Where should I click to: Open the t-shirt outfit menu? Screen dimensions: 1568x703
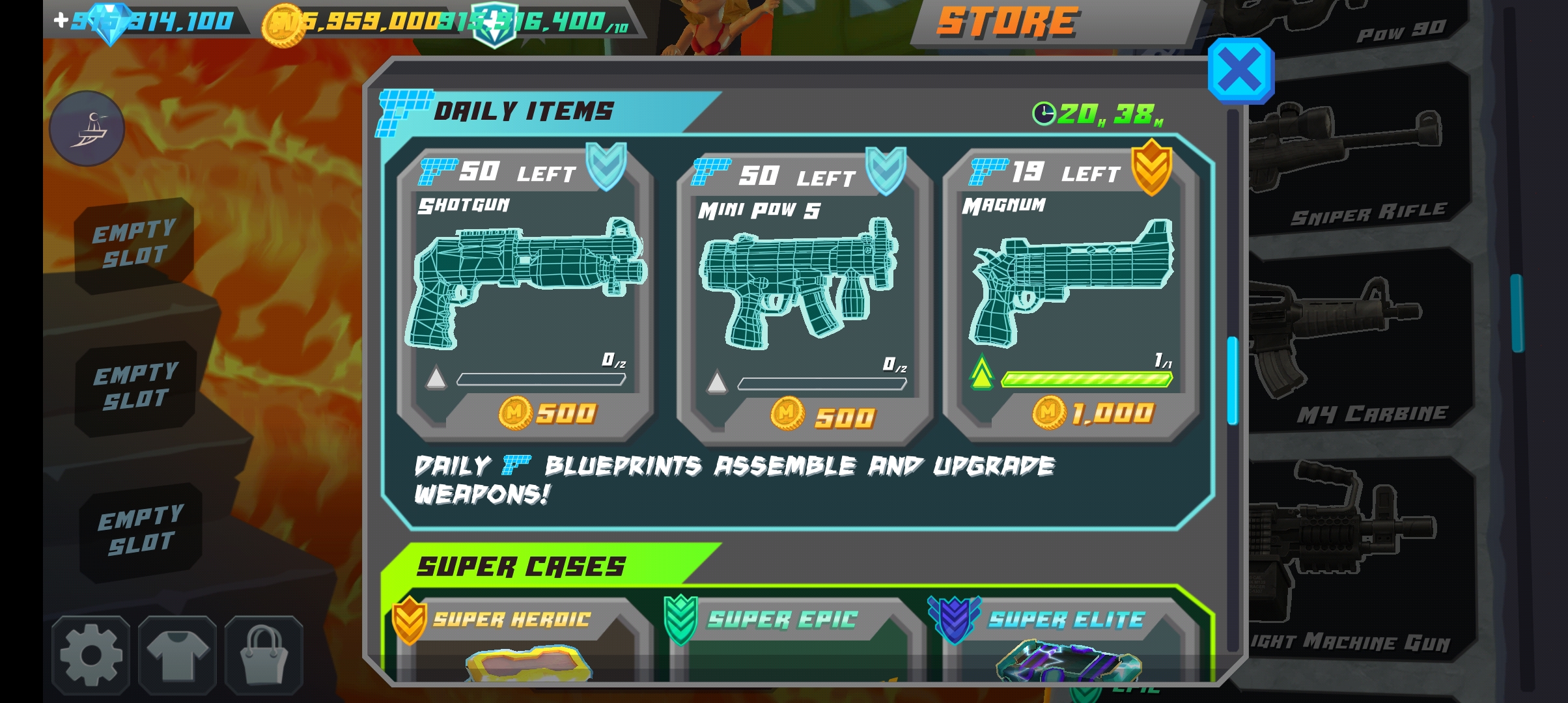point(177,655)
